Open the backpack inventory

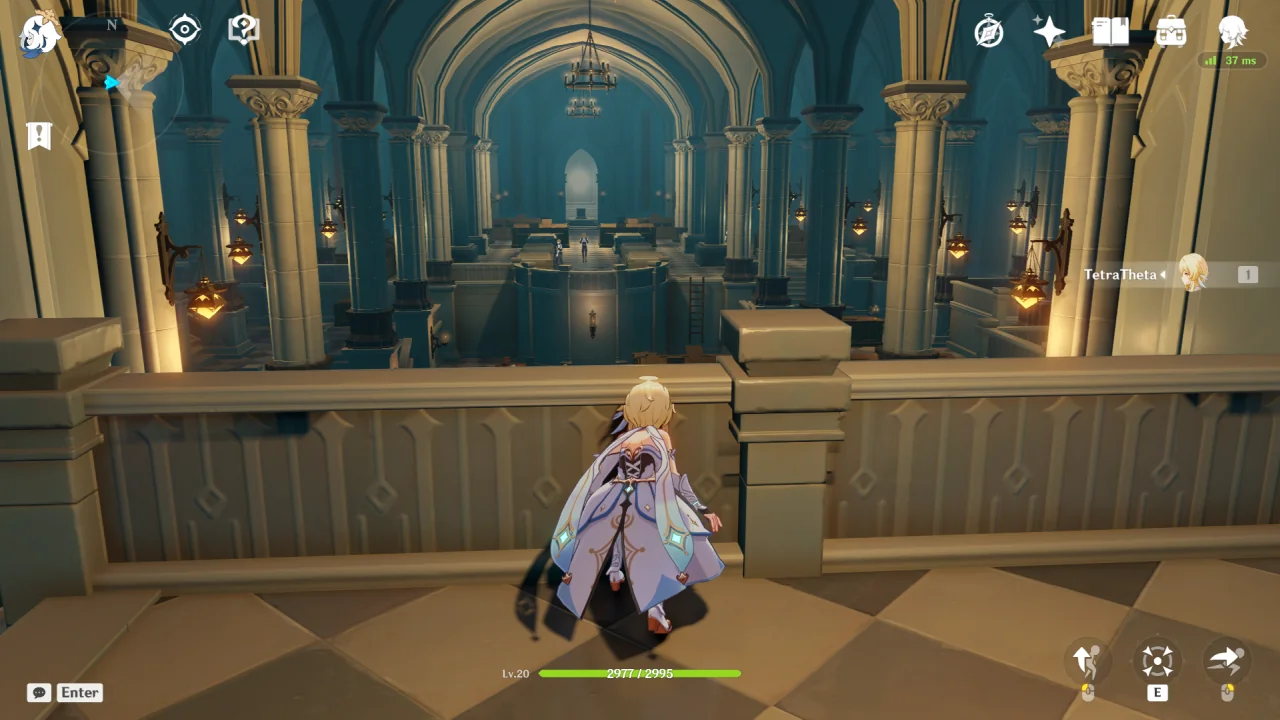1171,32
